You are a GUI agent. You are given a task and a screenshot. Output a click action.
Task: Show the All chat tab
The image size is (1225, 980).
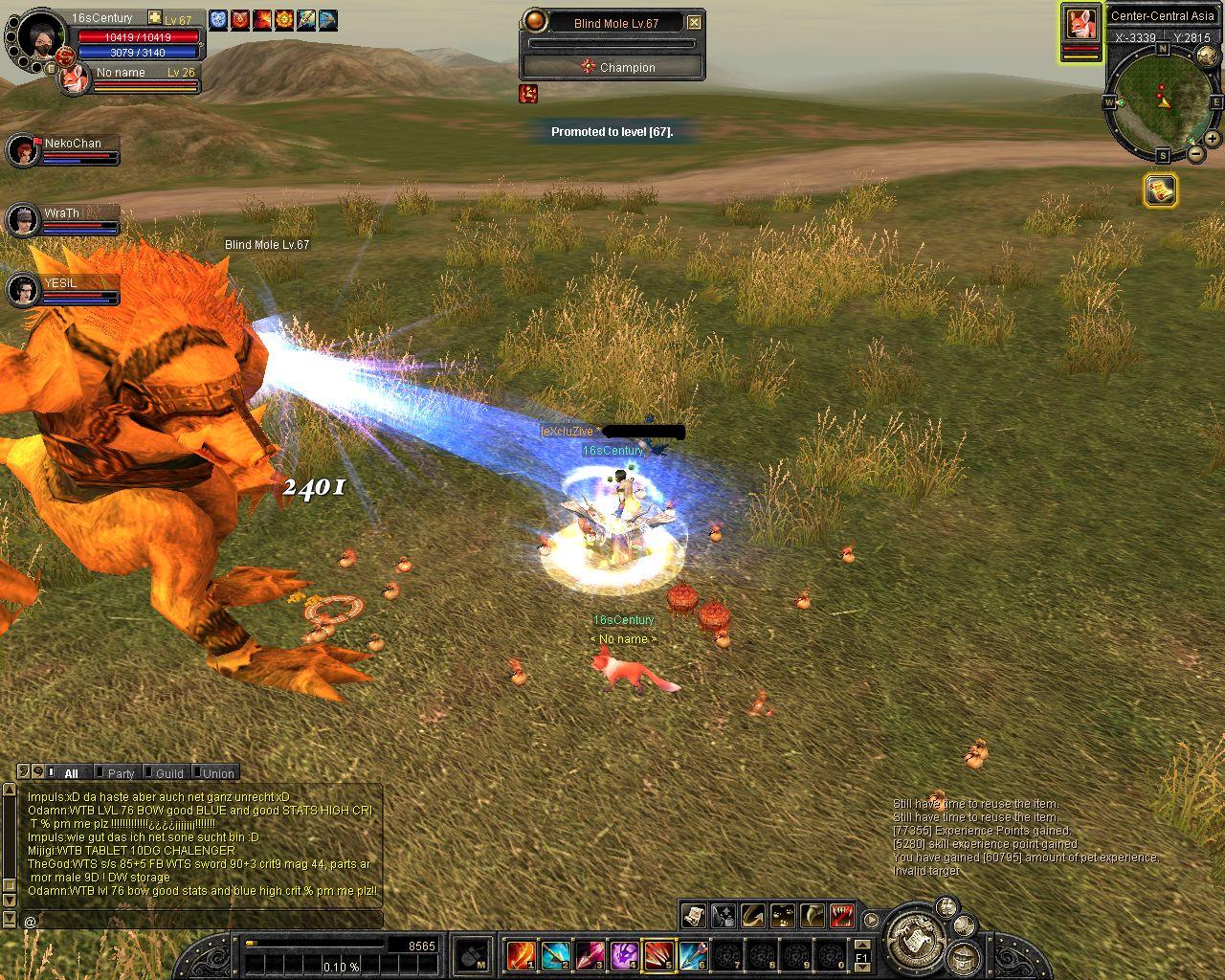click(71, 773)
